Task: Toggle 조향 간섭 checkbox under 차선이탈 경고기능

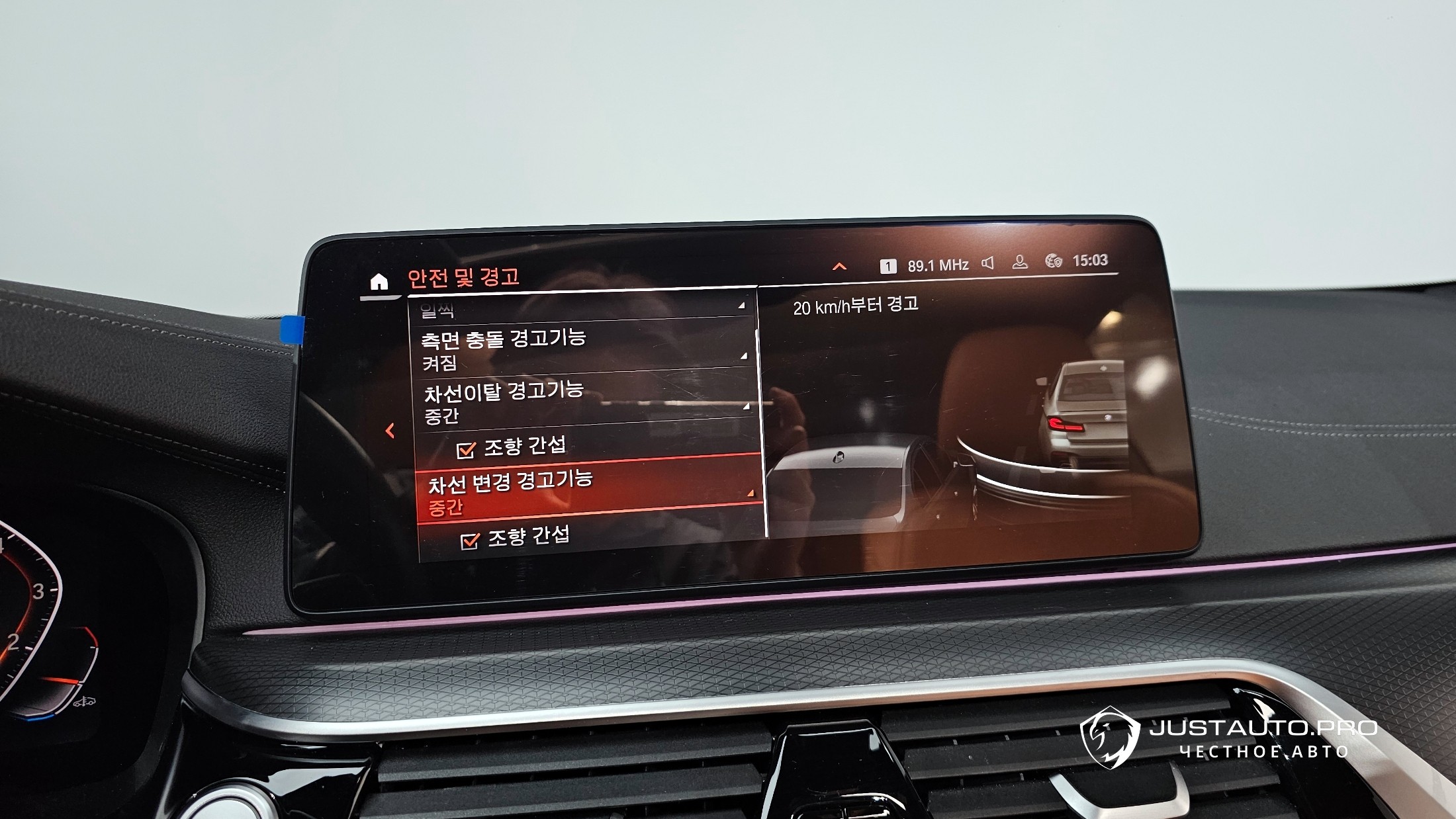Action: pyautogui.click(x=467, y=450)
